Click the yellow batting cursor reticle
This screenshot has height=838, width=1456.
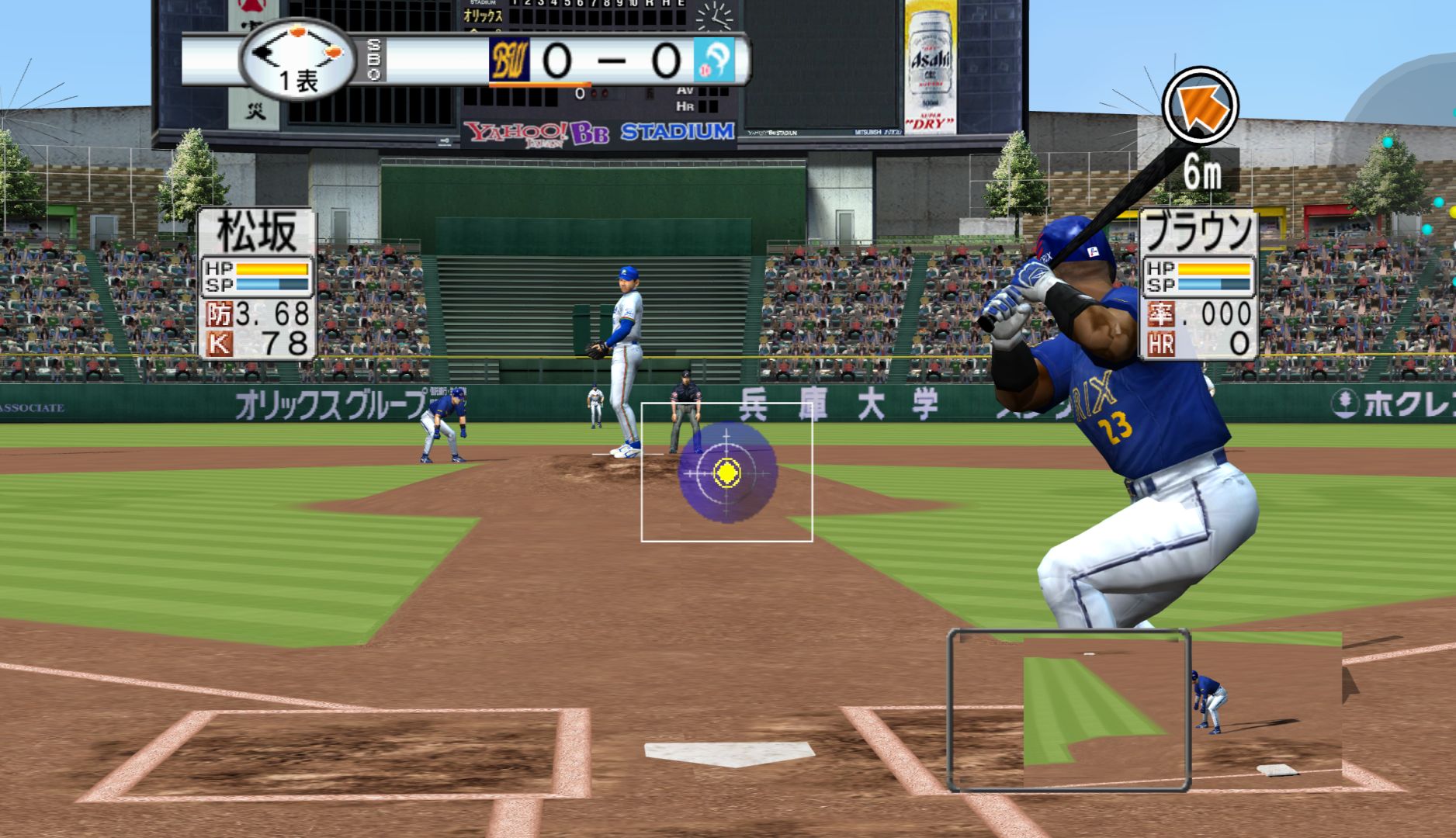click(726, 471)
